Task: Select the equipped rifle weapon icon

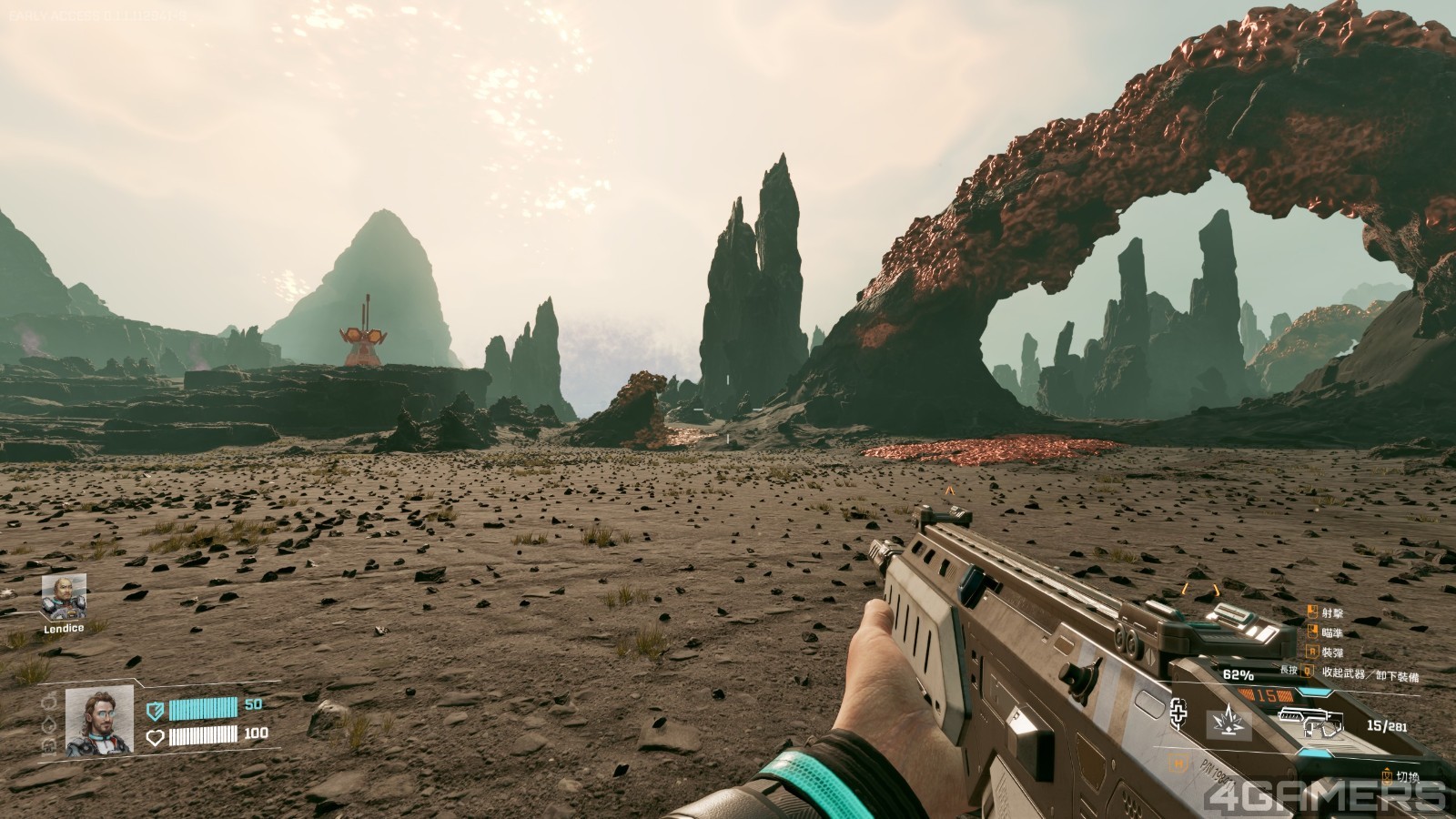Action: pyautogui.click(x=1311, y=723)
